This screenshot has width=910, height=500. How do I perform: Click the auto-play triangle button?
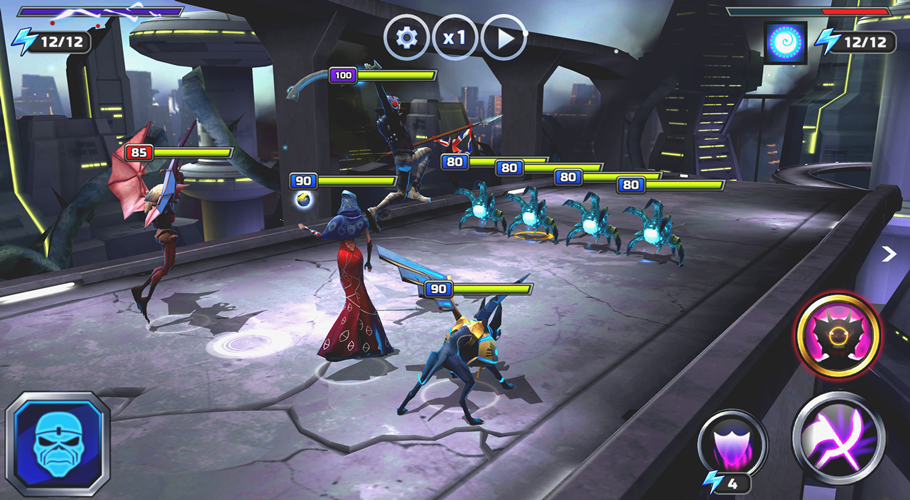coord(504,39)
